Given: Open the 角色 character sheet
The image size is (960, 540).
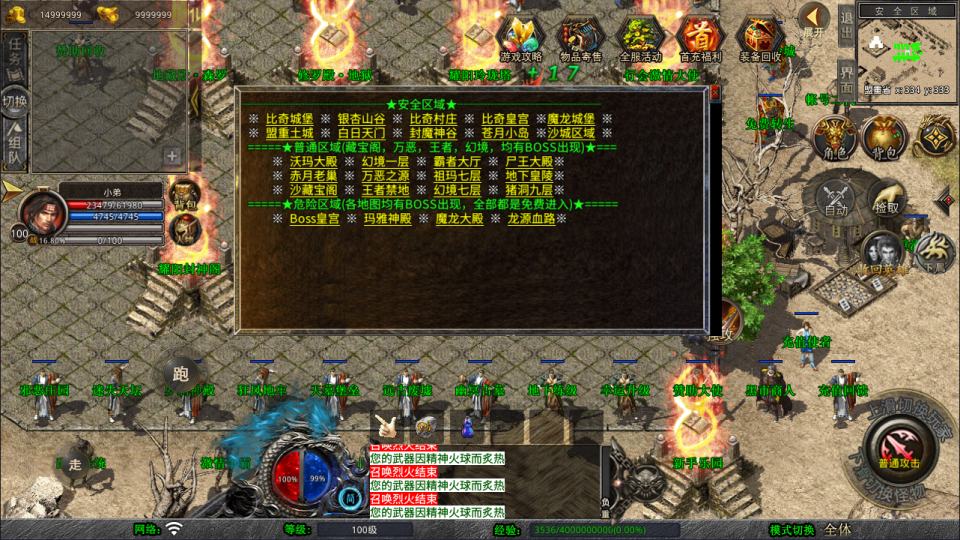Looking at the screenshot, I should (832, 138).
